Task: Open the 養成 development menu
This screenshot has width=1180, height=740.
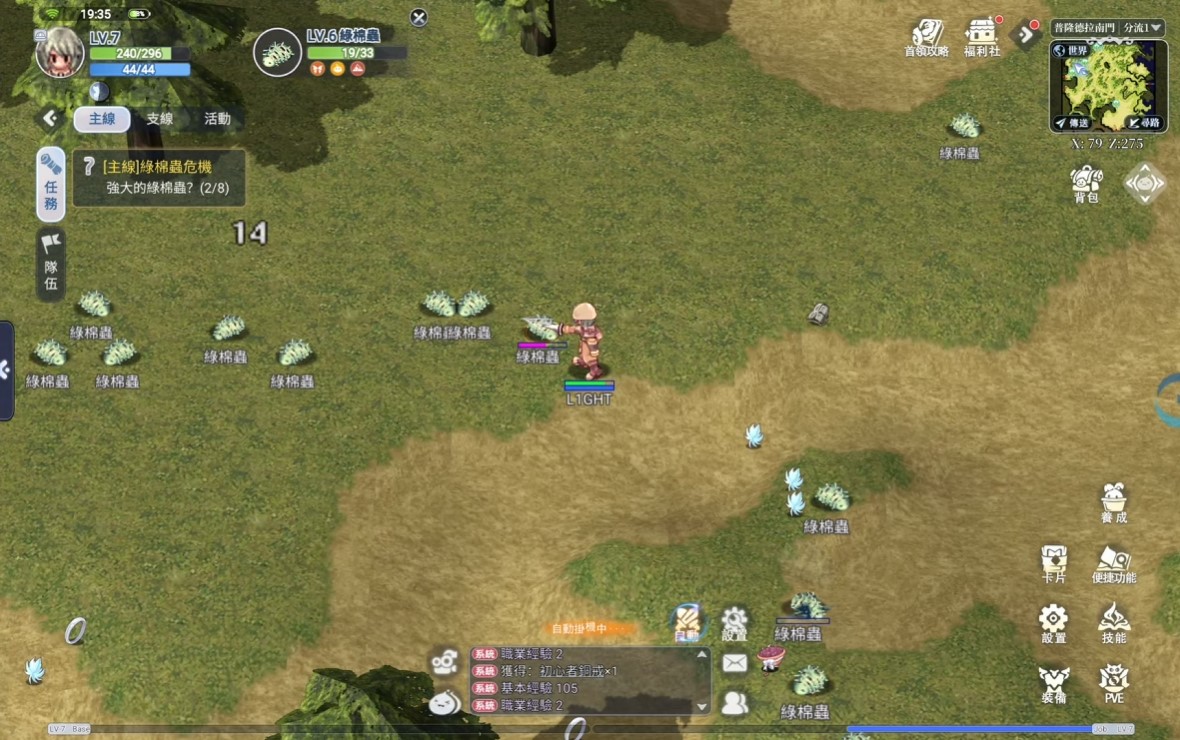Action: tap(1114, 503)
